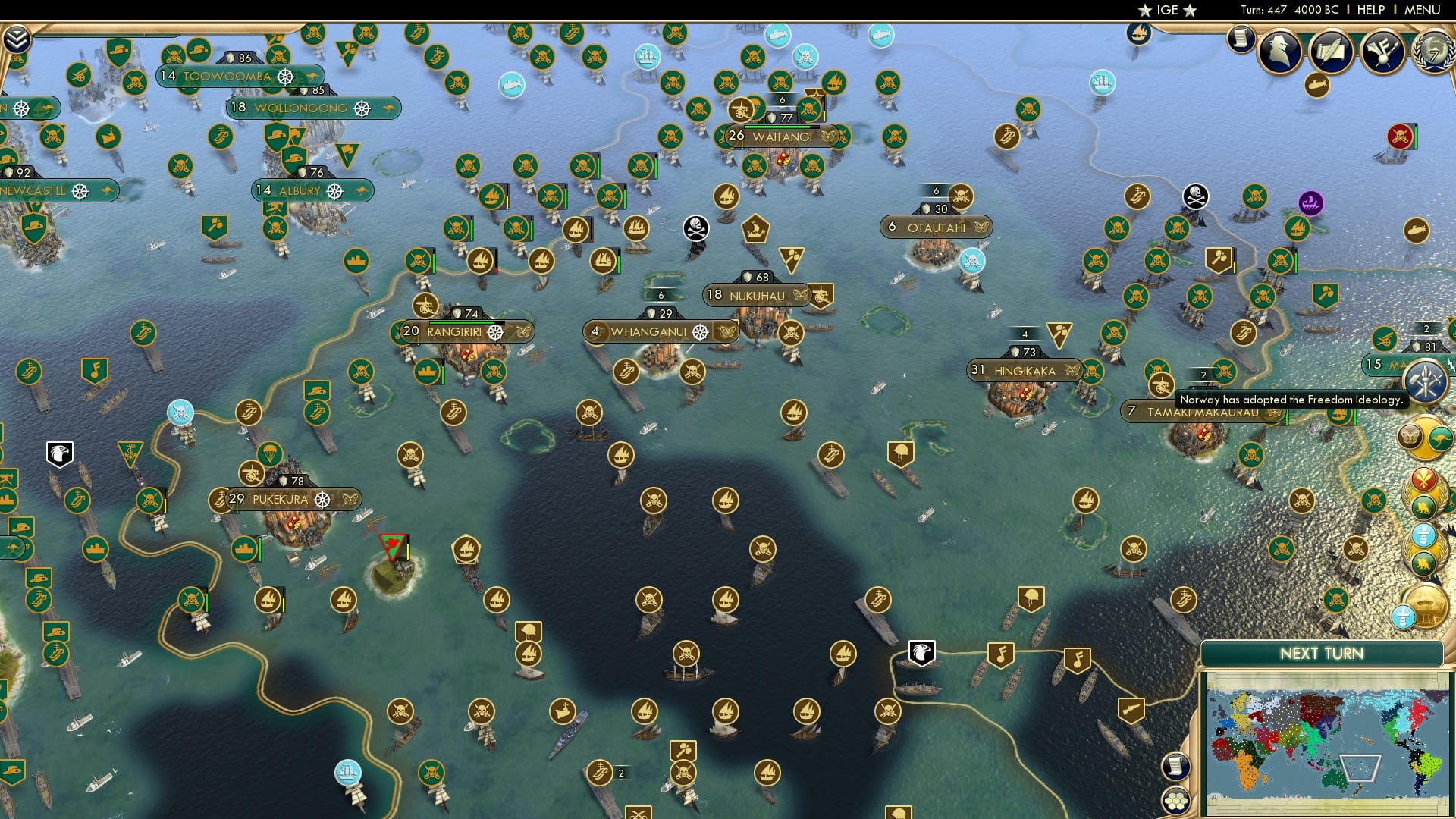Click the butterfly diplomacy notification bubble
Viewport: 1456px width, 819px height.
click(x=1408, y=438)
